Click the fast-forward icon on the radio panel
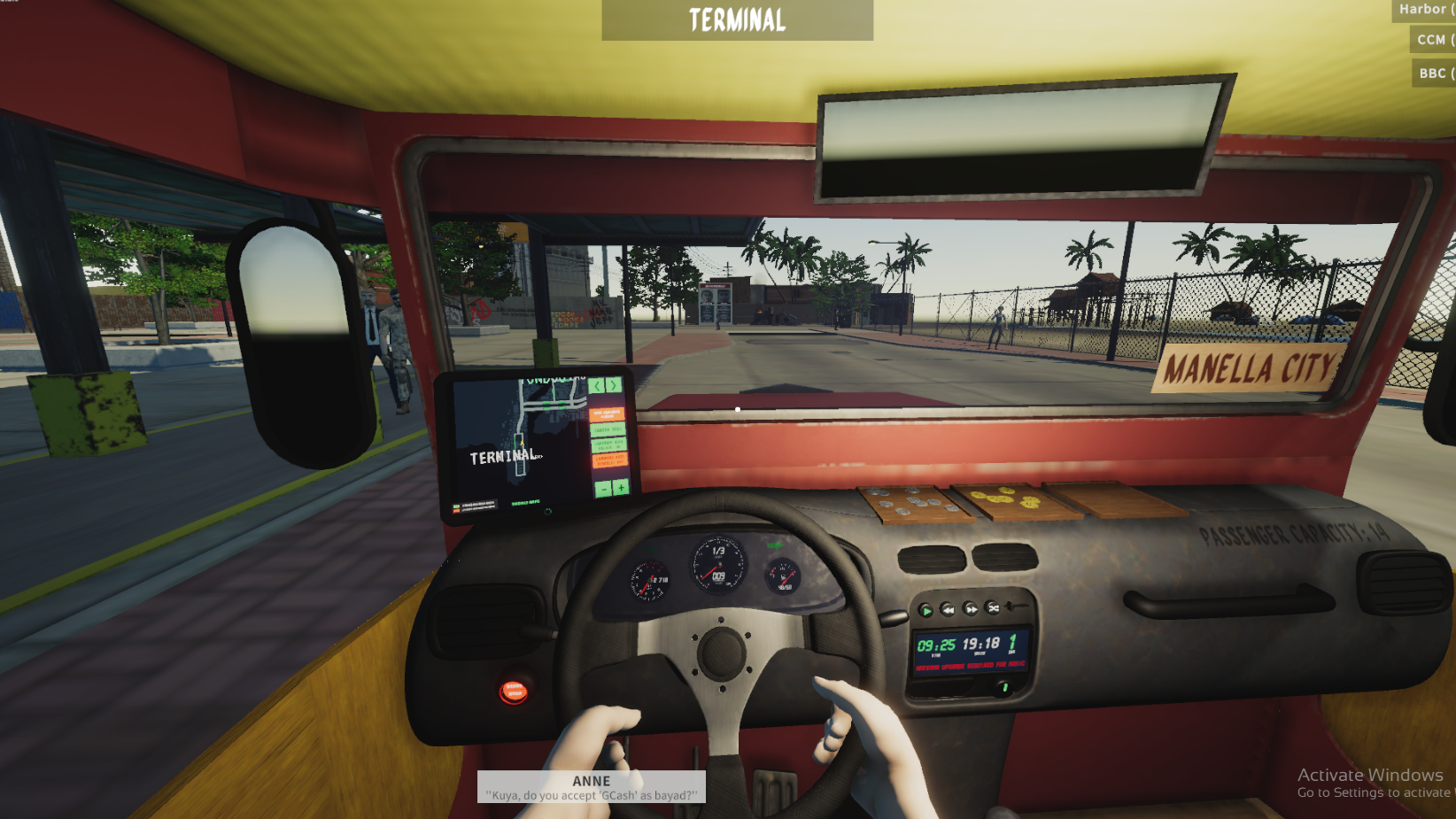This screenshot has height=819, width=1456. pos(972,609)
